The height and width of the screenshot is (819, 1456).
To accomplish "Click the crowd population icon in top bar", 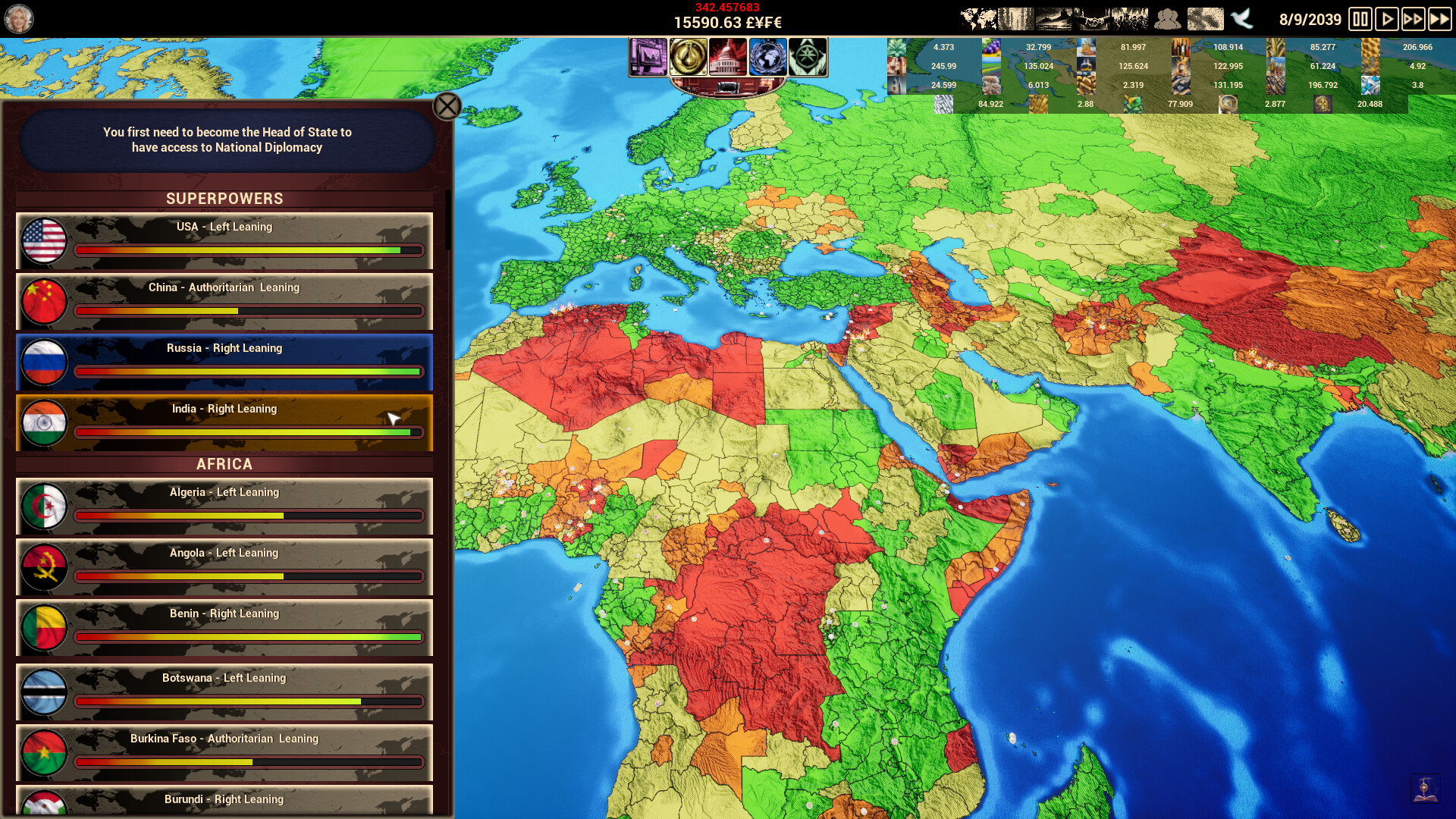I will tap(1168, 18).
